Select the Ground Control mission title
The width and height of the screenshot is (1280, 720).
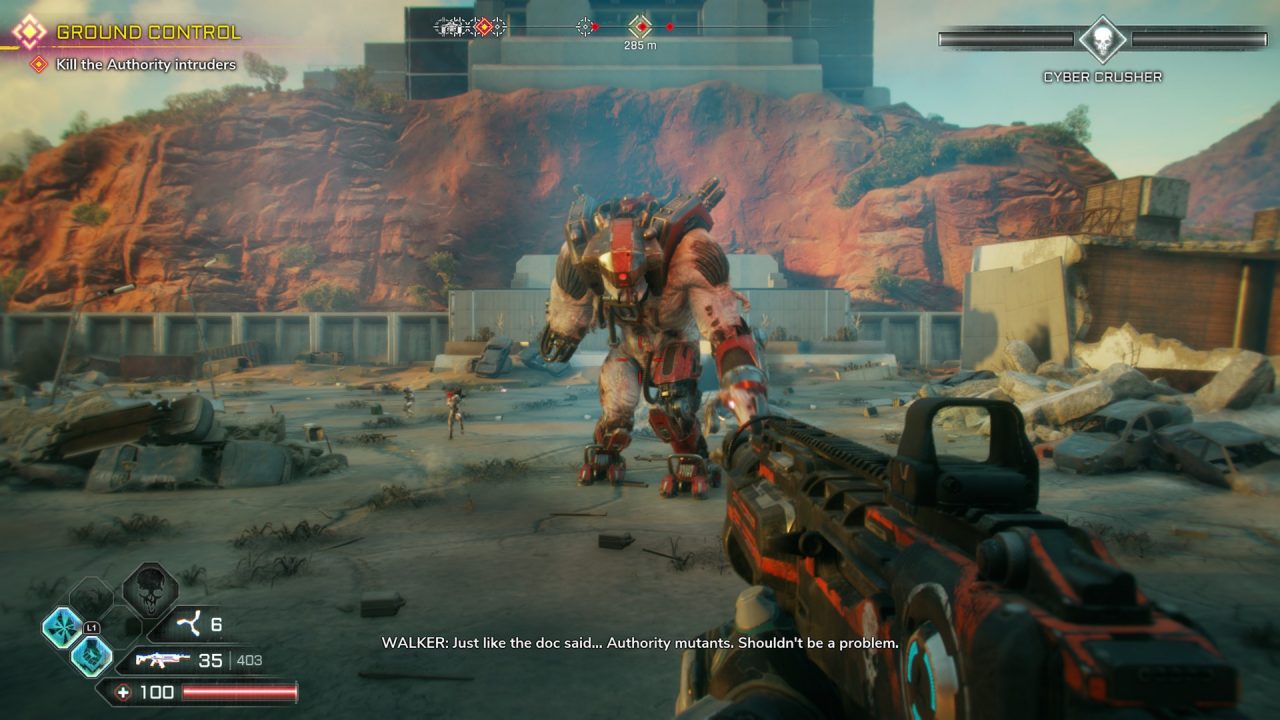click(148, 33)
